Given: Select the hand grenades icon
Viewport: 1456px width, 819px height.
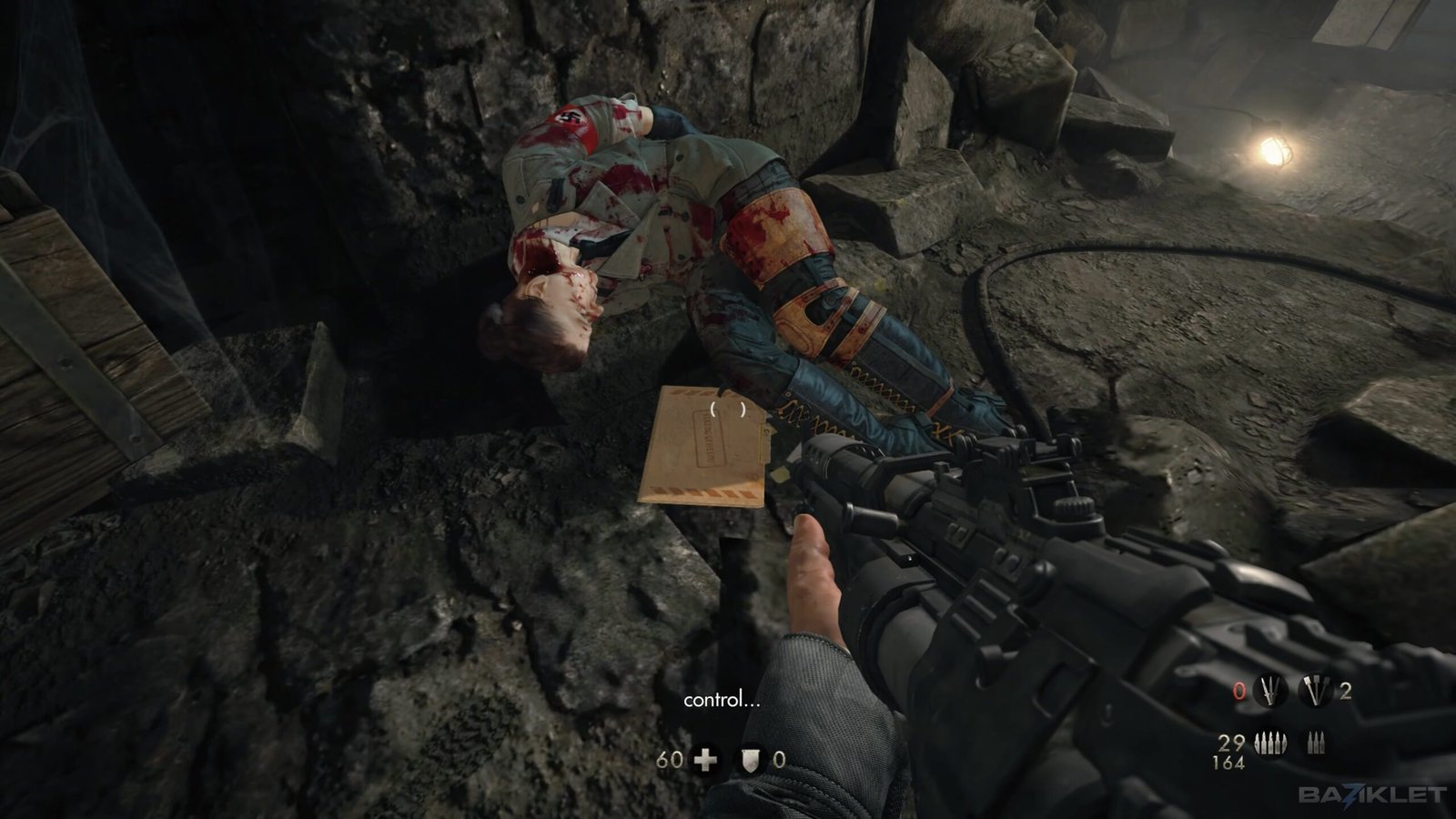Looking at the screenshot, I should (1316, 692).
